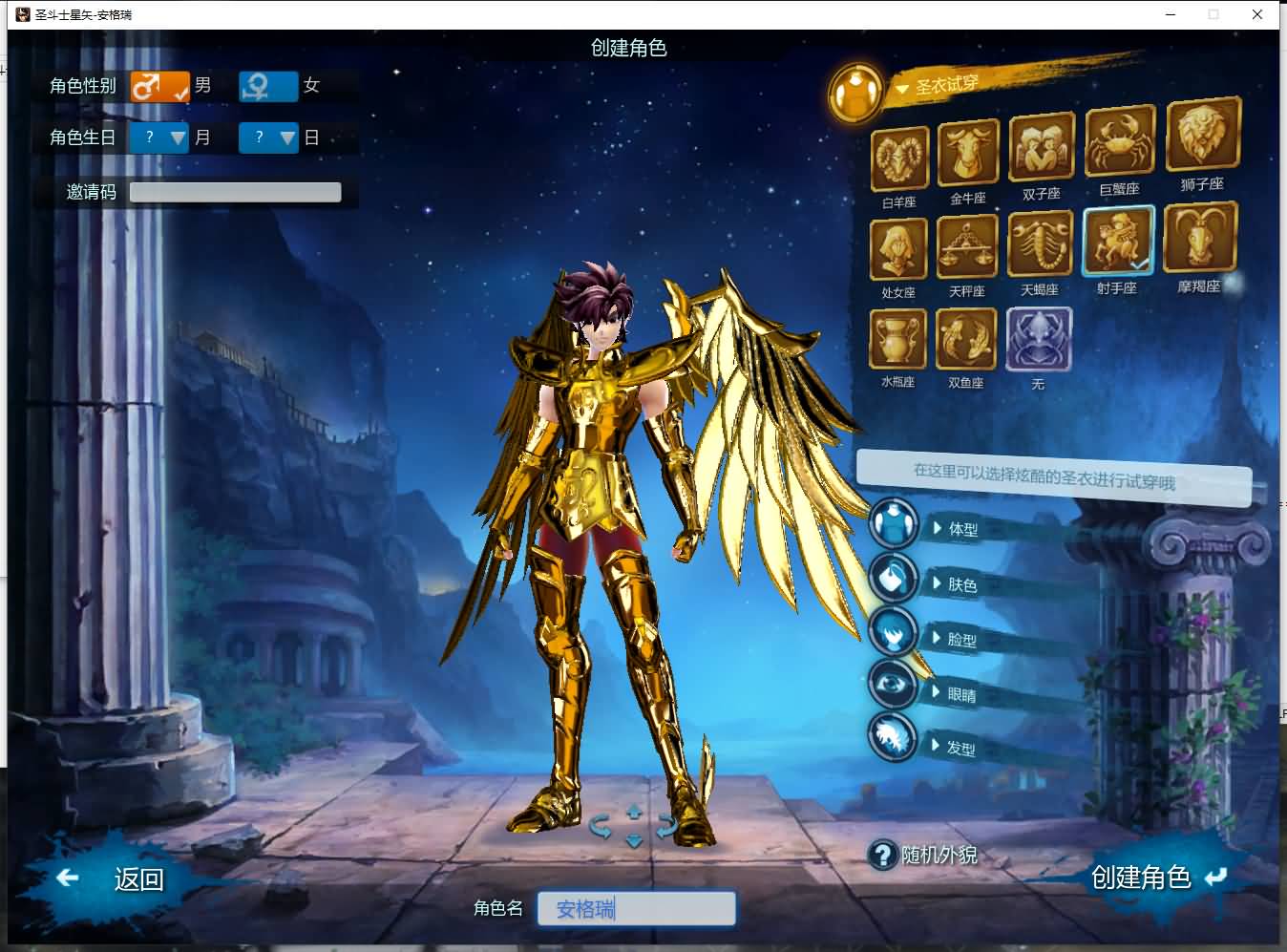Open the birthday month (月) dropdown

(x=159, y=138)
